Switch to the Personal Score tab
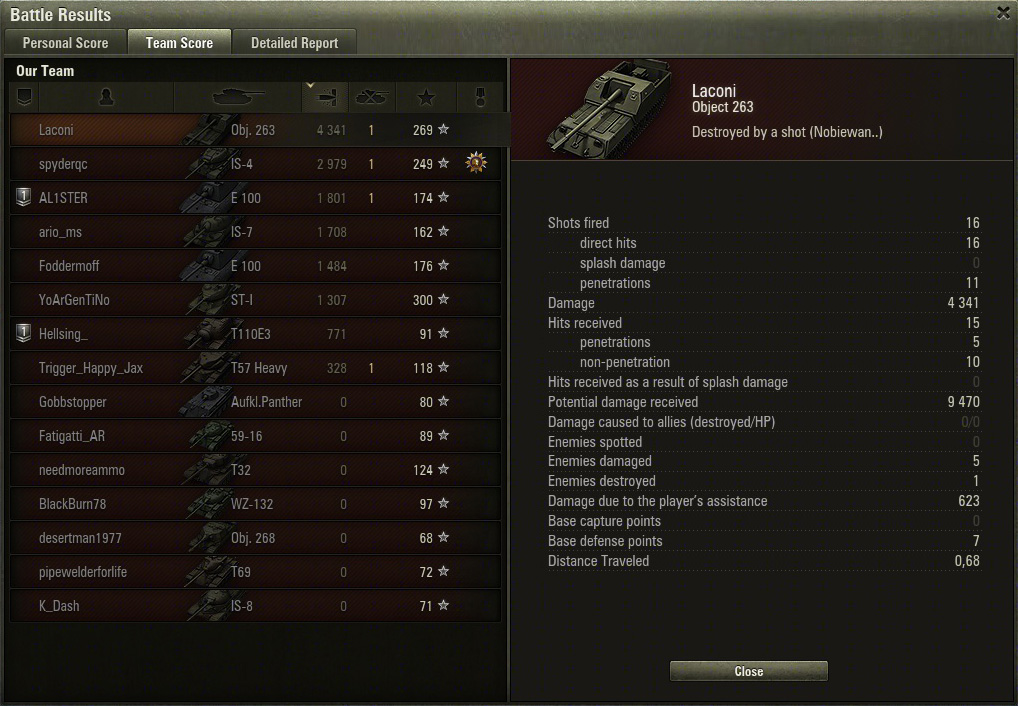 [65, 43]
